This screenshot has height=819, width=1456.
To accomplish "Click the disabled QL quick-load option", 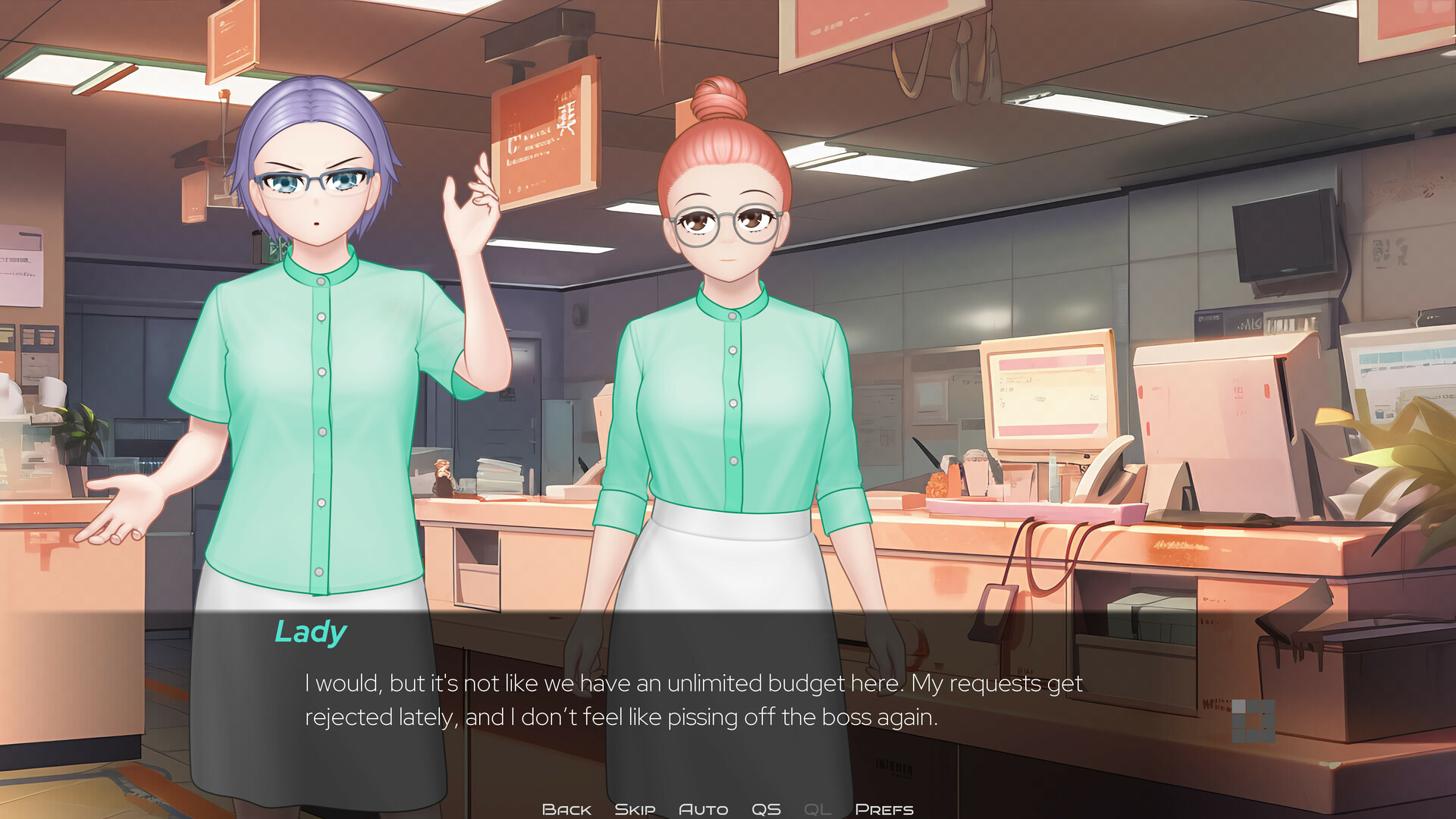I will coord(816,808).
